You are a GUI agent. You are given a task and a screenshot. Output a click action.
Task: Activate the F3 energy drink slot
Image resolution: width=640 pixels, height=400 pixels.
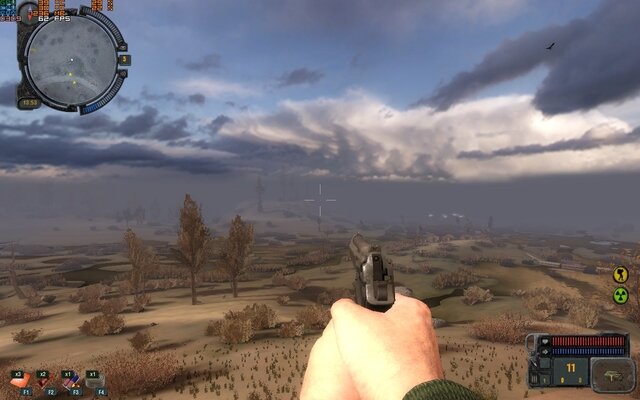click(x=70, y=380)
